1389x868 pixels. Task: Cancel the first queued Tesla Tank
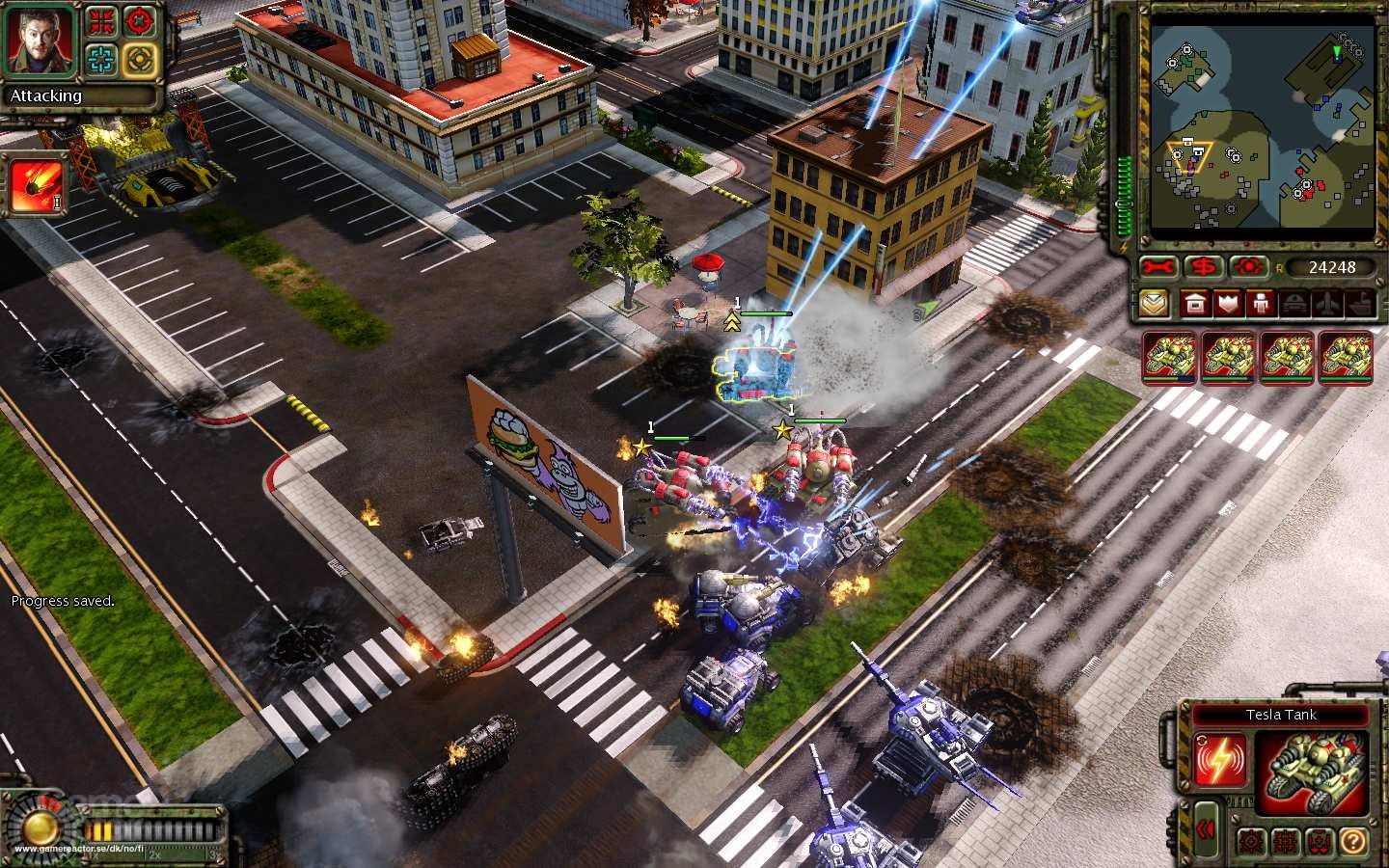(x=1170, y=358)
